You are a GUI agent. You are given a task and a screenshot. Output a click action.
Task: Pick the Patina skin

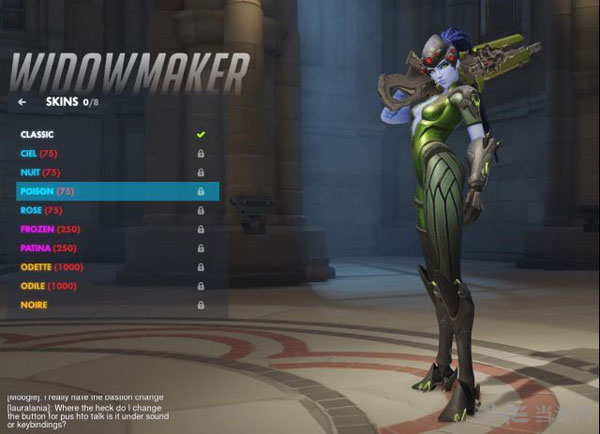coord(48,248)
